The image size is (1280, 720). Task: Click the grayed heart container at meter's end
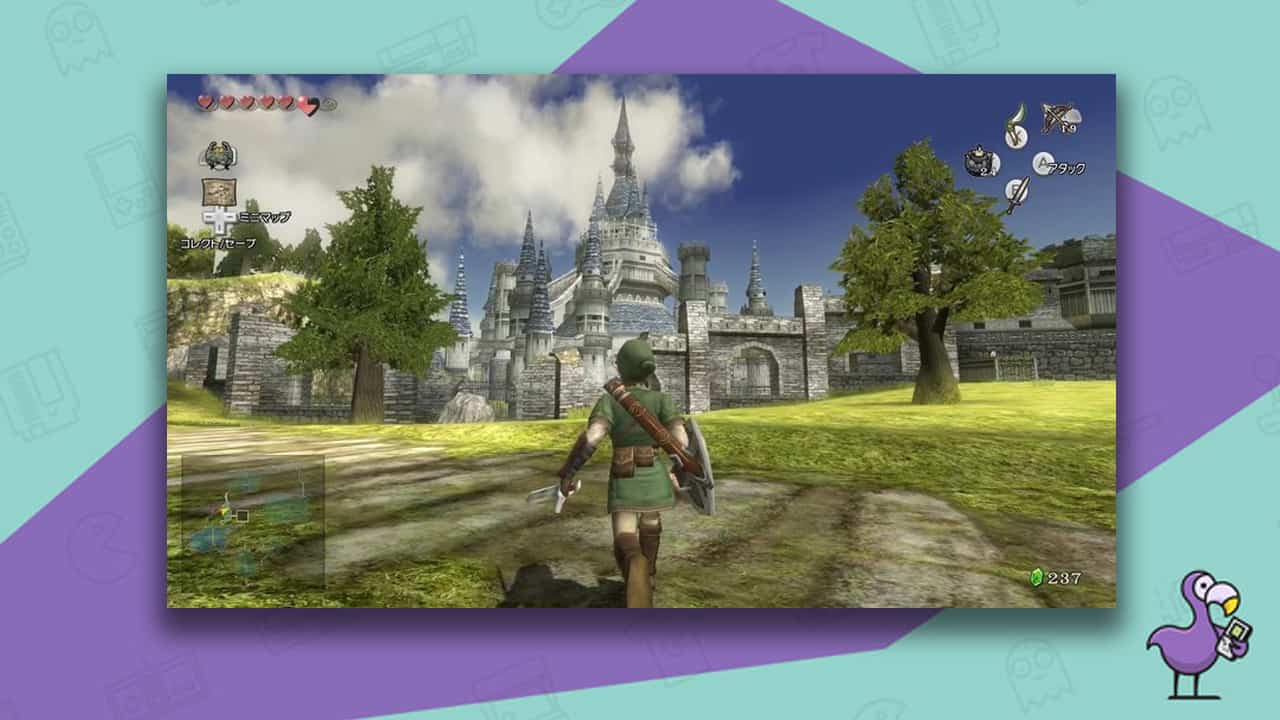point(330,103)
